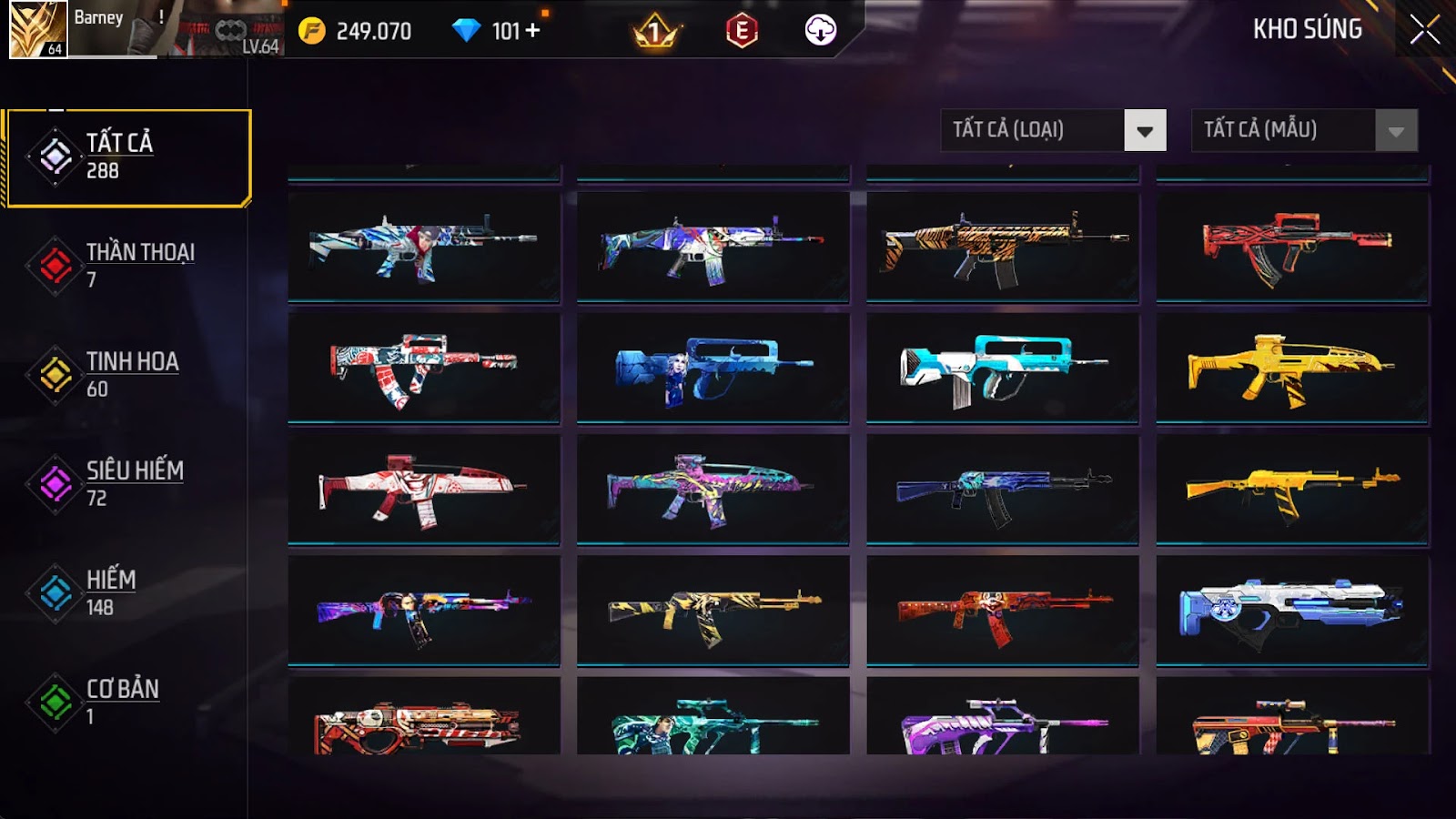The height and width of the screenshot is (819, 1456).
Task: Open Barney's player profile avatar
Action: (x=38, y=30)
